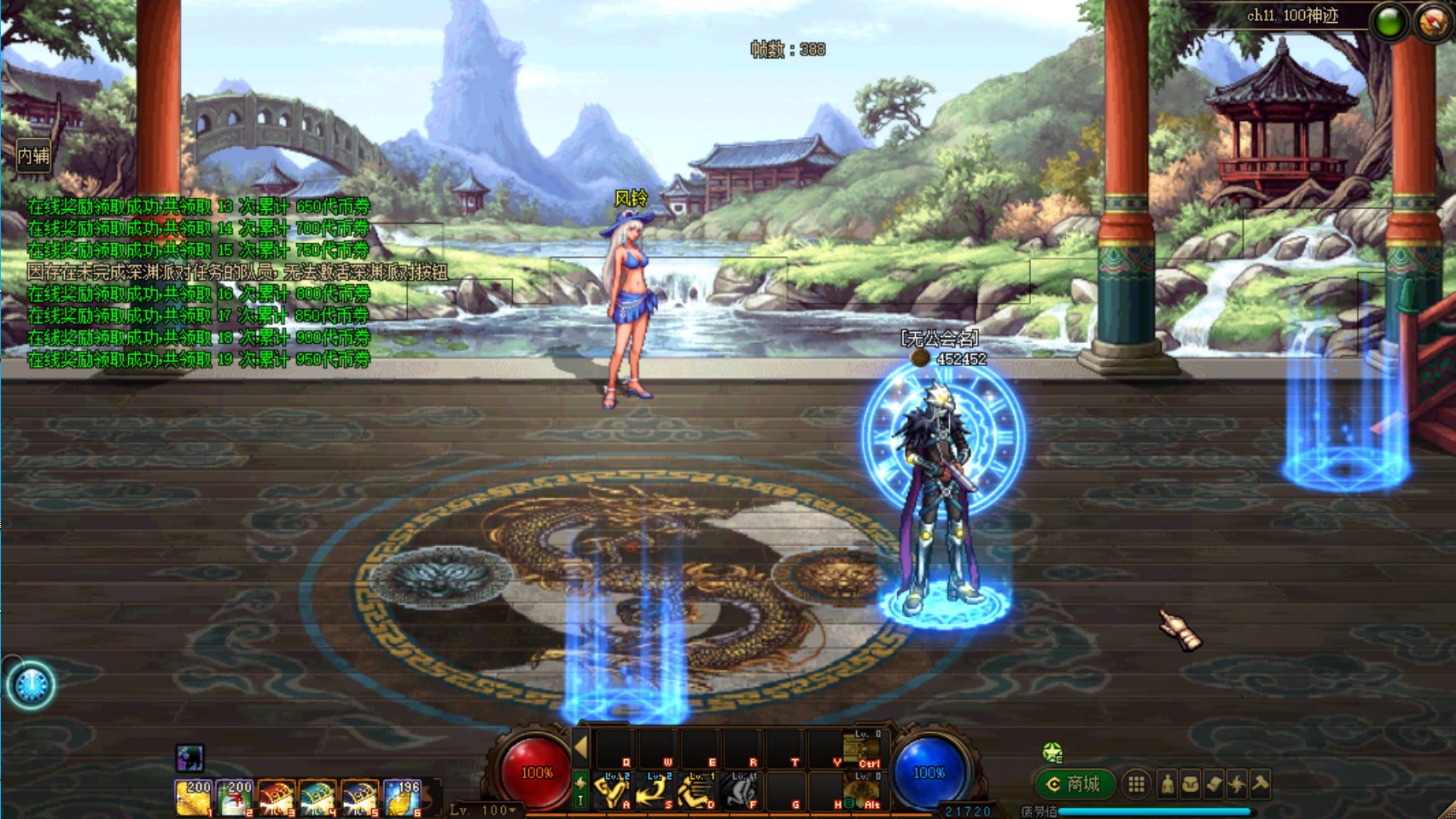The height and width of the screenshot is (819, 1456).
Task: Click the green star event icon
Action: [1052, 752]
